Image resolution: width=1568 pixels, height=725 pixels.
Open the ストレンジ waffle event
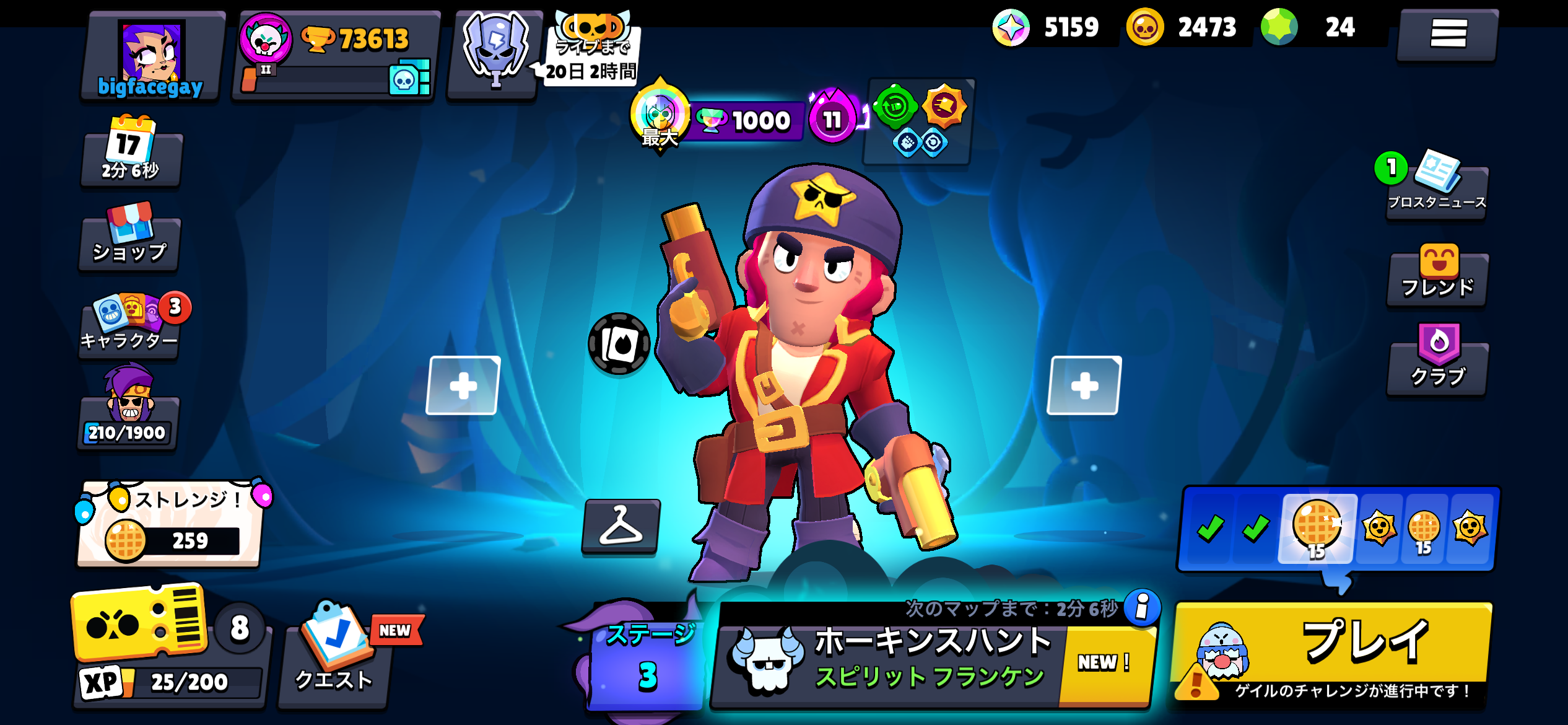(x=170, y=525)
